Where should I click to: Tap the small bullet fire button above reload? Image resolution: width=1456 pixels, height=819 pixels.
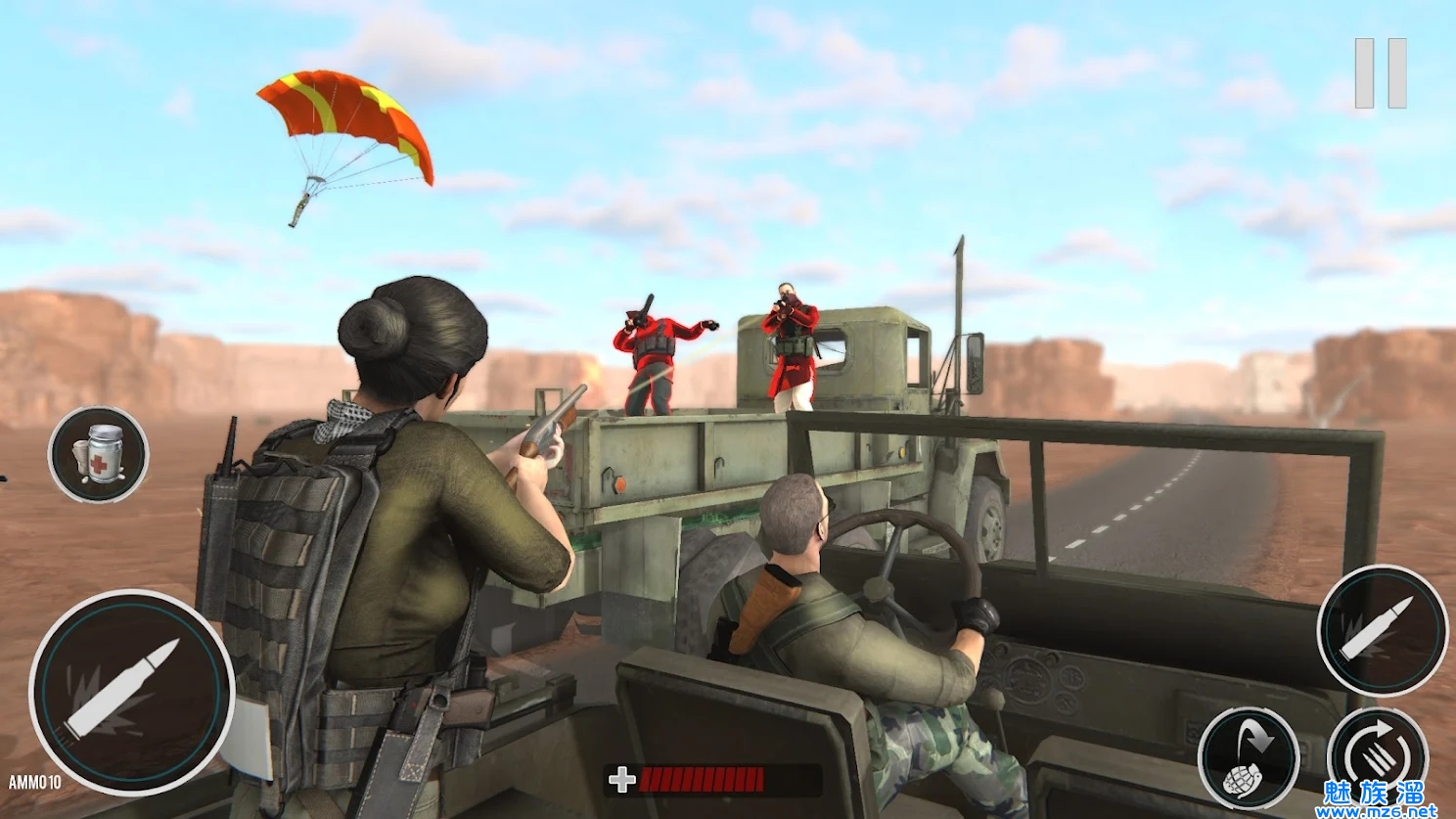click(1381, 630)
